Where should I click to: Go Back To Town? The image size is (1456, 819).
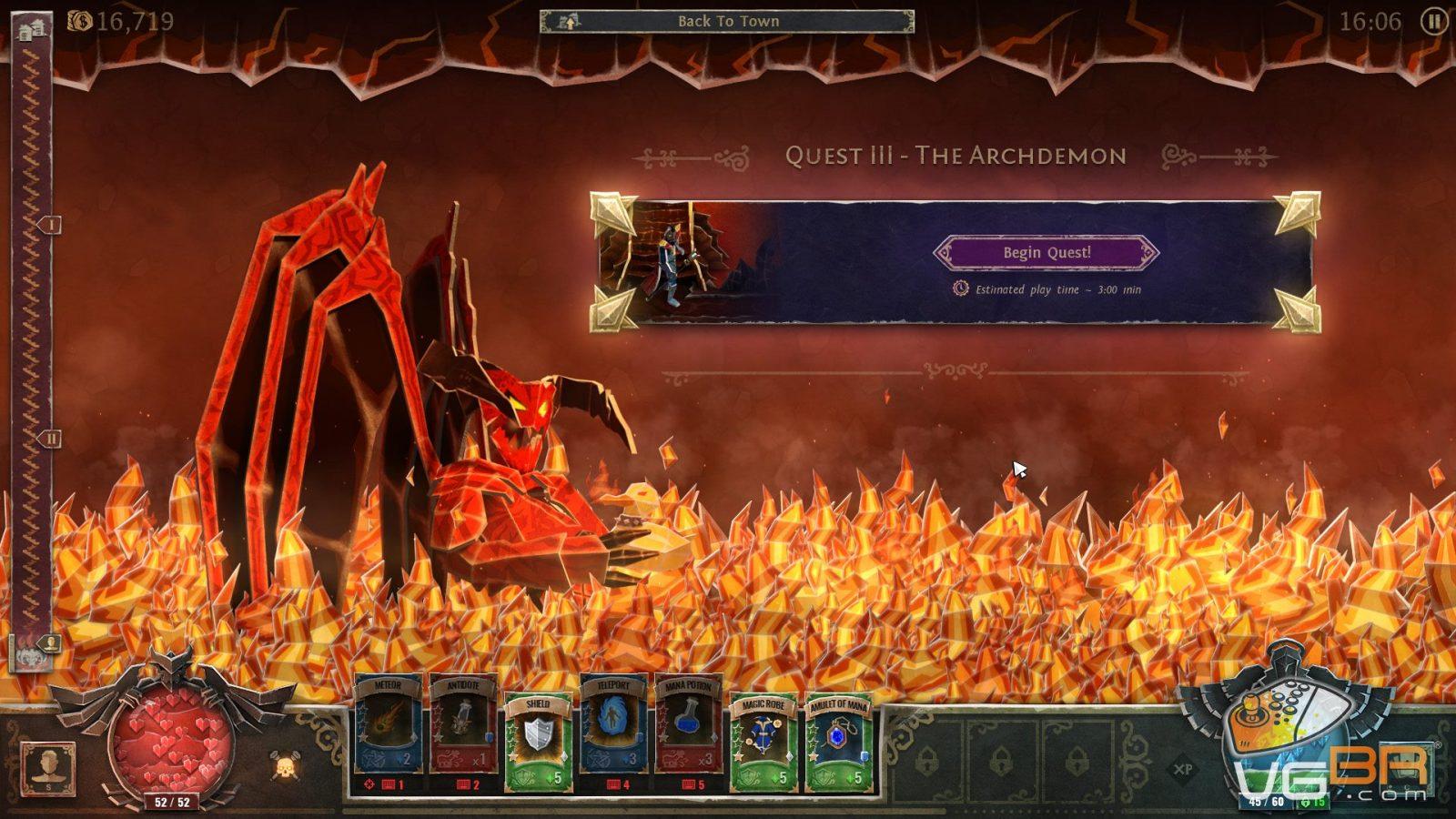point(727,21)
